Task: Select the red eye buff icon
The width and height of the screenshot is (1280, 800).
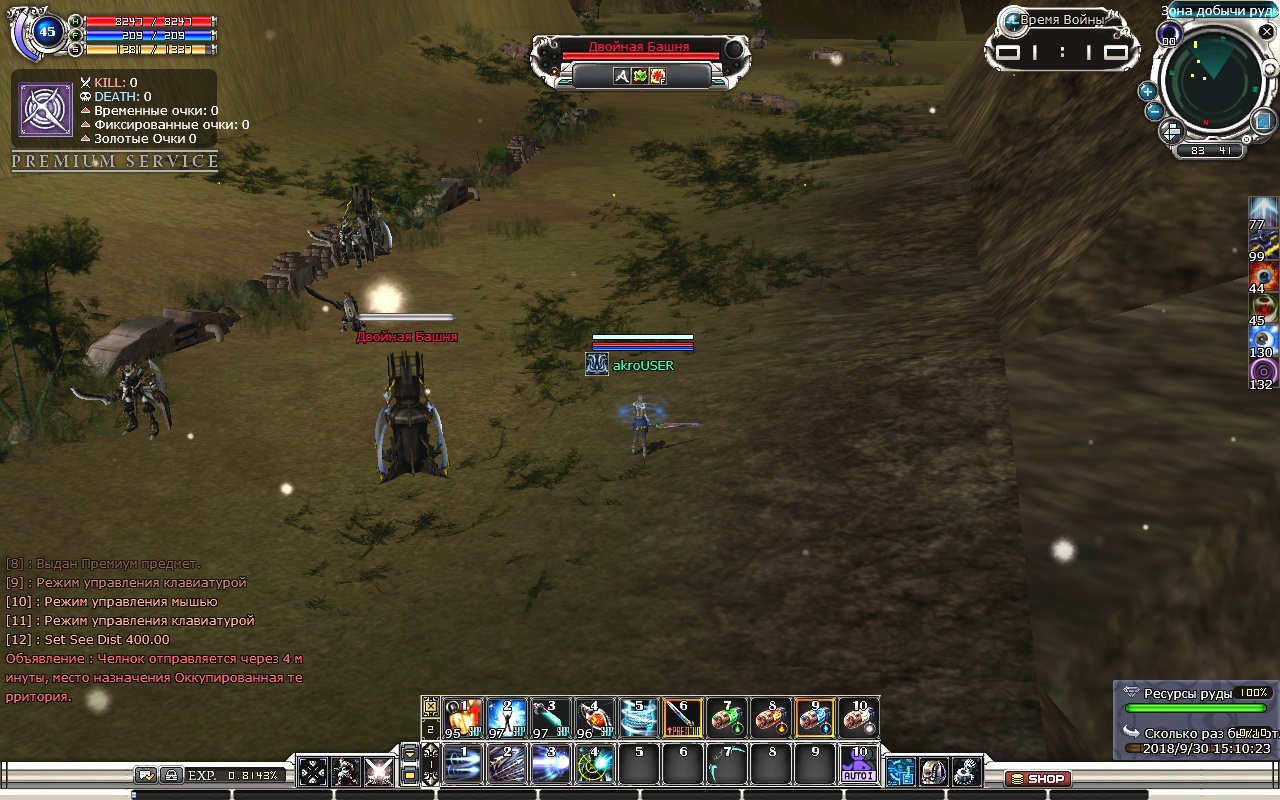Action: coord(1263,277)
